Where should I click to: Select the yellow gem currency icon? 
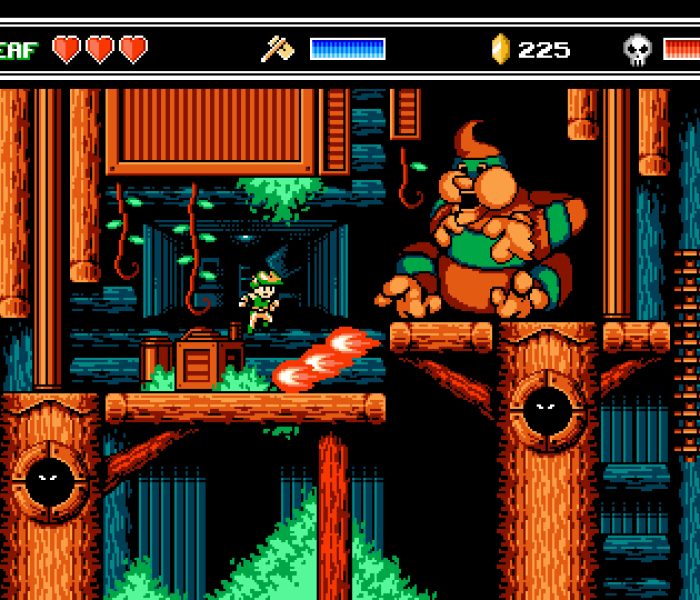(x=501, y=49)
